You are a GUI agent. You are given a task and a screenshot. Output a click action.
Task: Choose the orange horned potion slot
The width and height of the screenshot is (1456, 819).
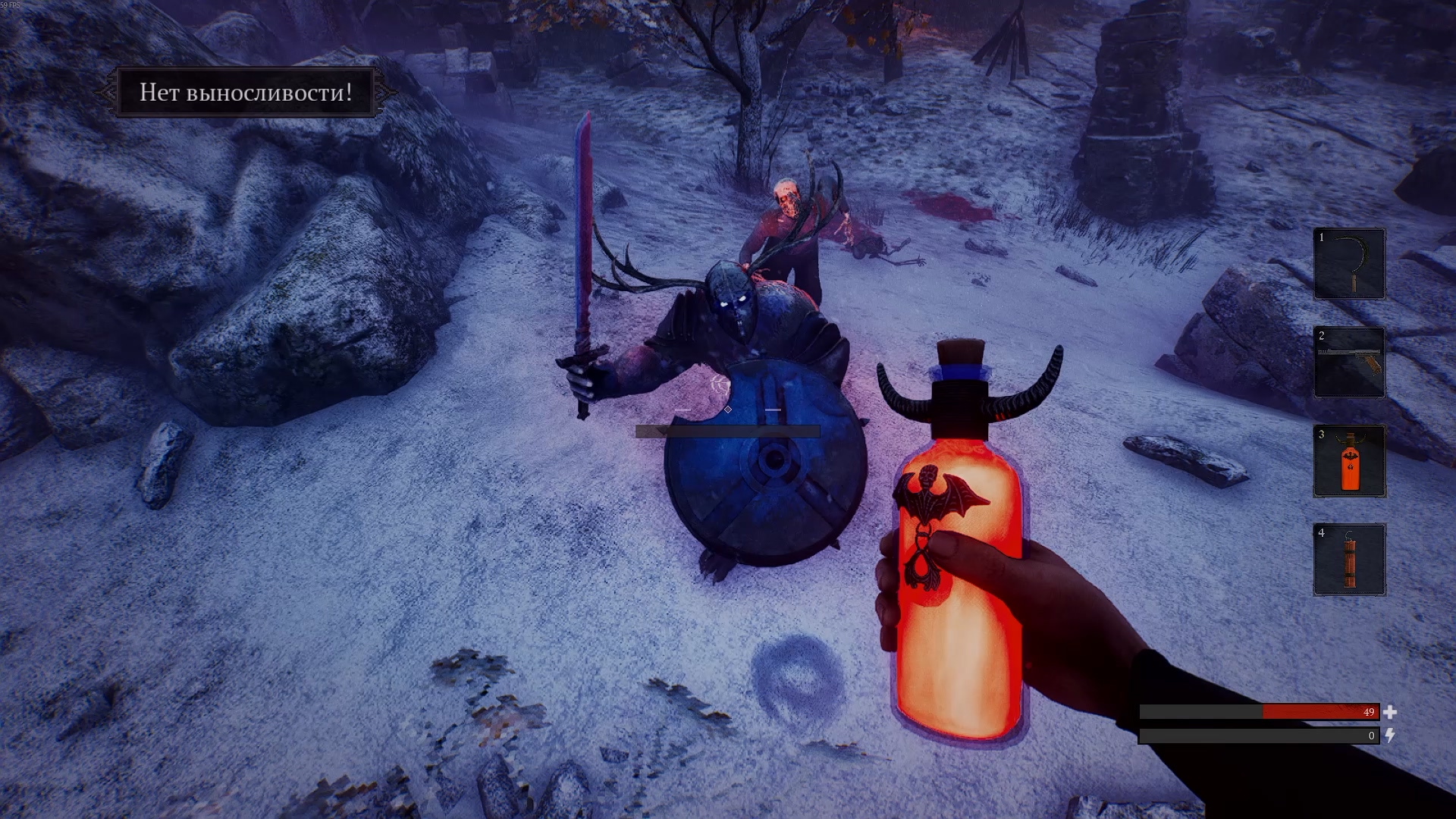pyautogui.click(x=1349, y=461)
